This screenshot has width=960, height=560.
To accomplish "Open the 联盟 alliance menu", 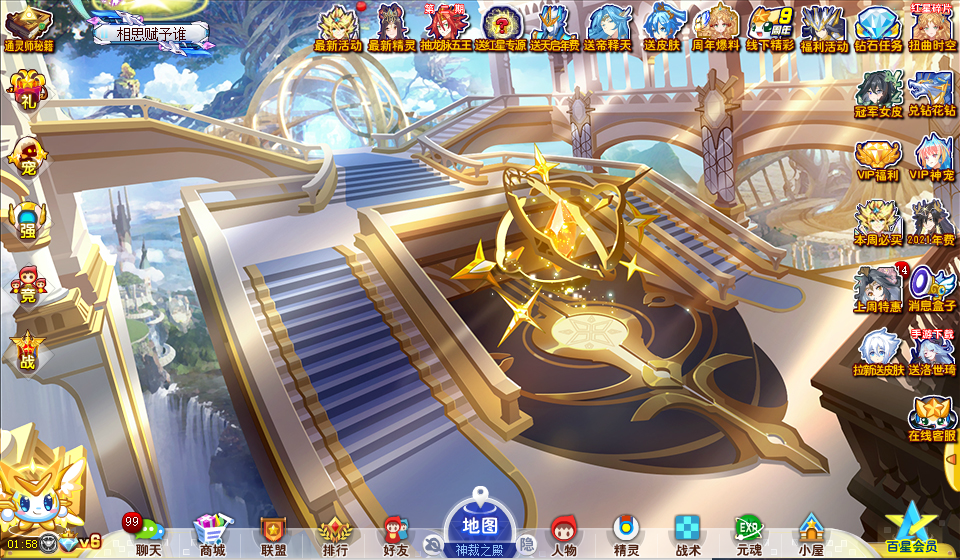I will click(273, 533).
